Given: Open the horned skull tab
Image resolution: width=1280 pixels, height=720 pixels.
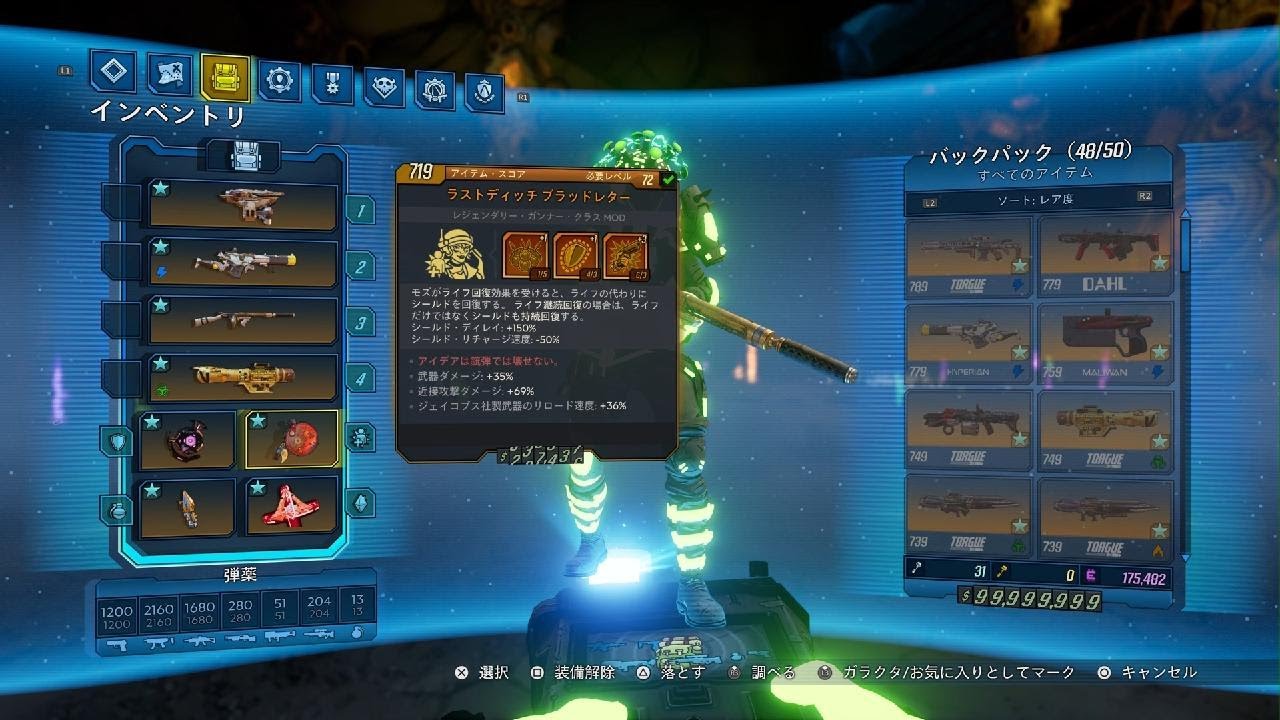Looking at the screenshot, I should click(384, 87).
